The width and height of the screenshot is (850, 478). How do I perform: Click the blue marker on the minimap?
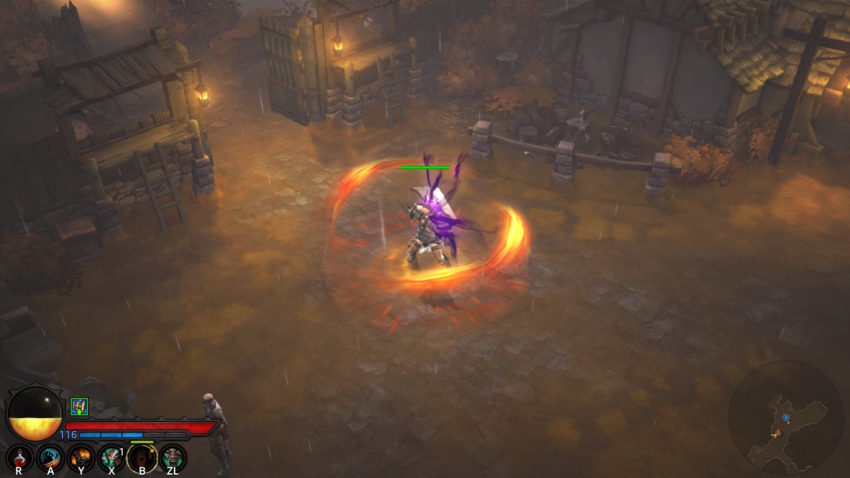click(787, 418)
